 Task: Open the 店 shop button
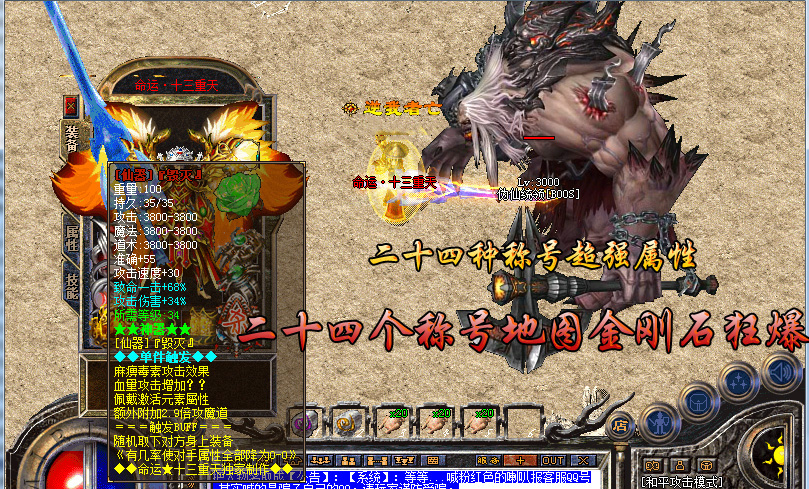619,424
